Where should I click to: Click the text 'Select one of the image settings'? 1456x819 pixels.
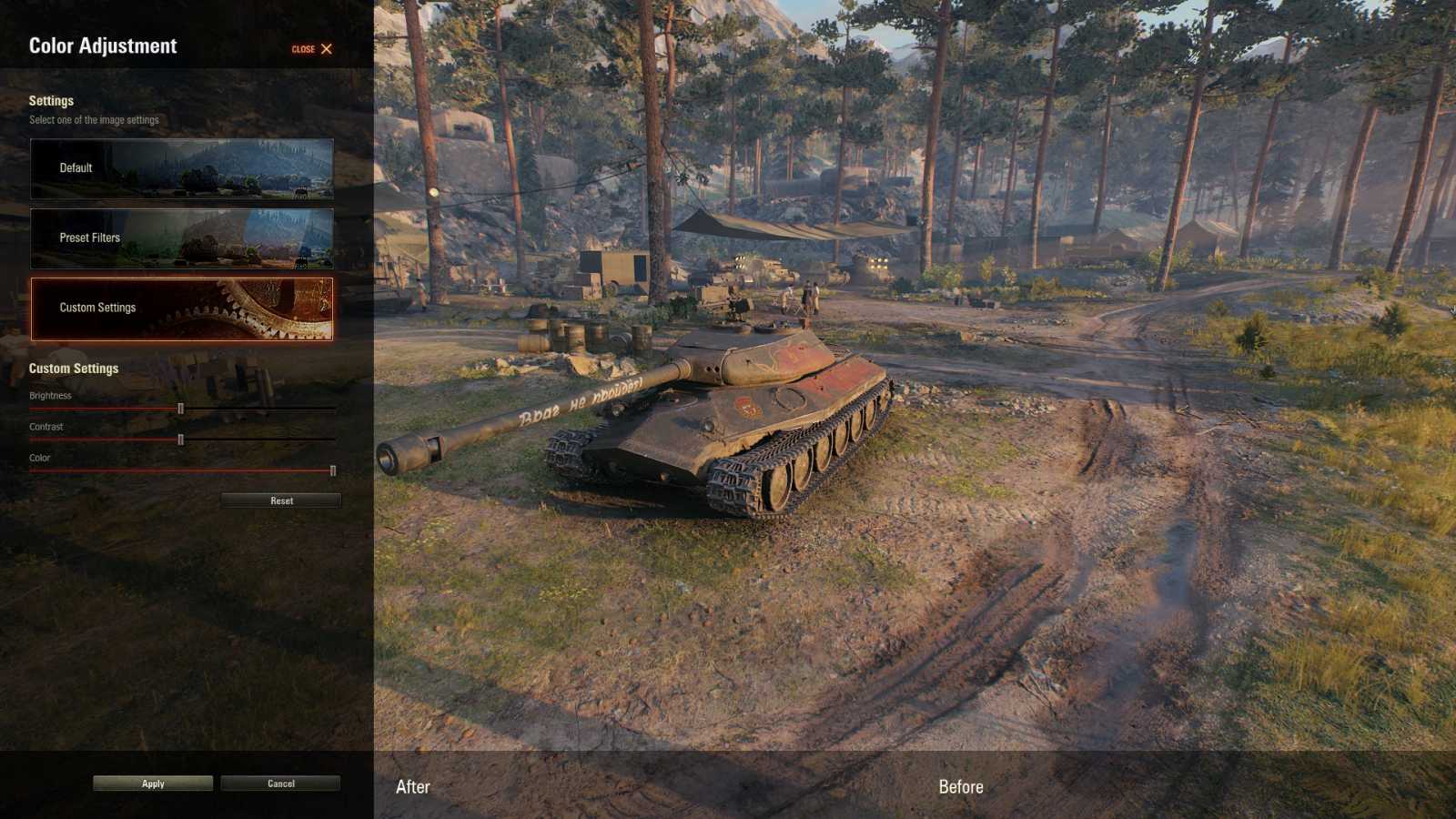click(x=94, y=119)
